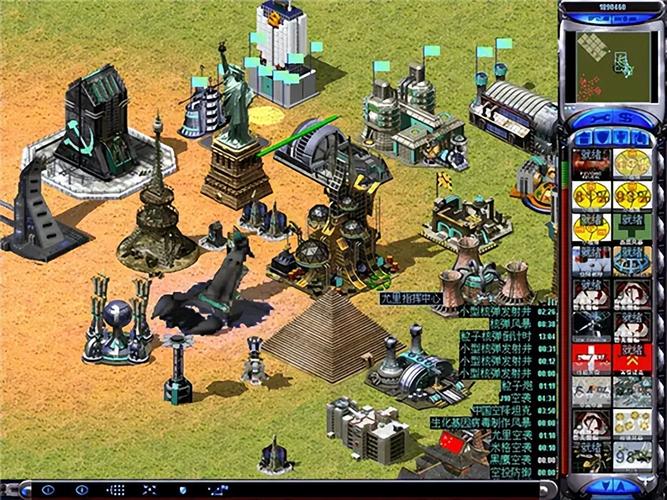Click the radar minimap

coord(611,62)
